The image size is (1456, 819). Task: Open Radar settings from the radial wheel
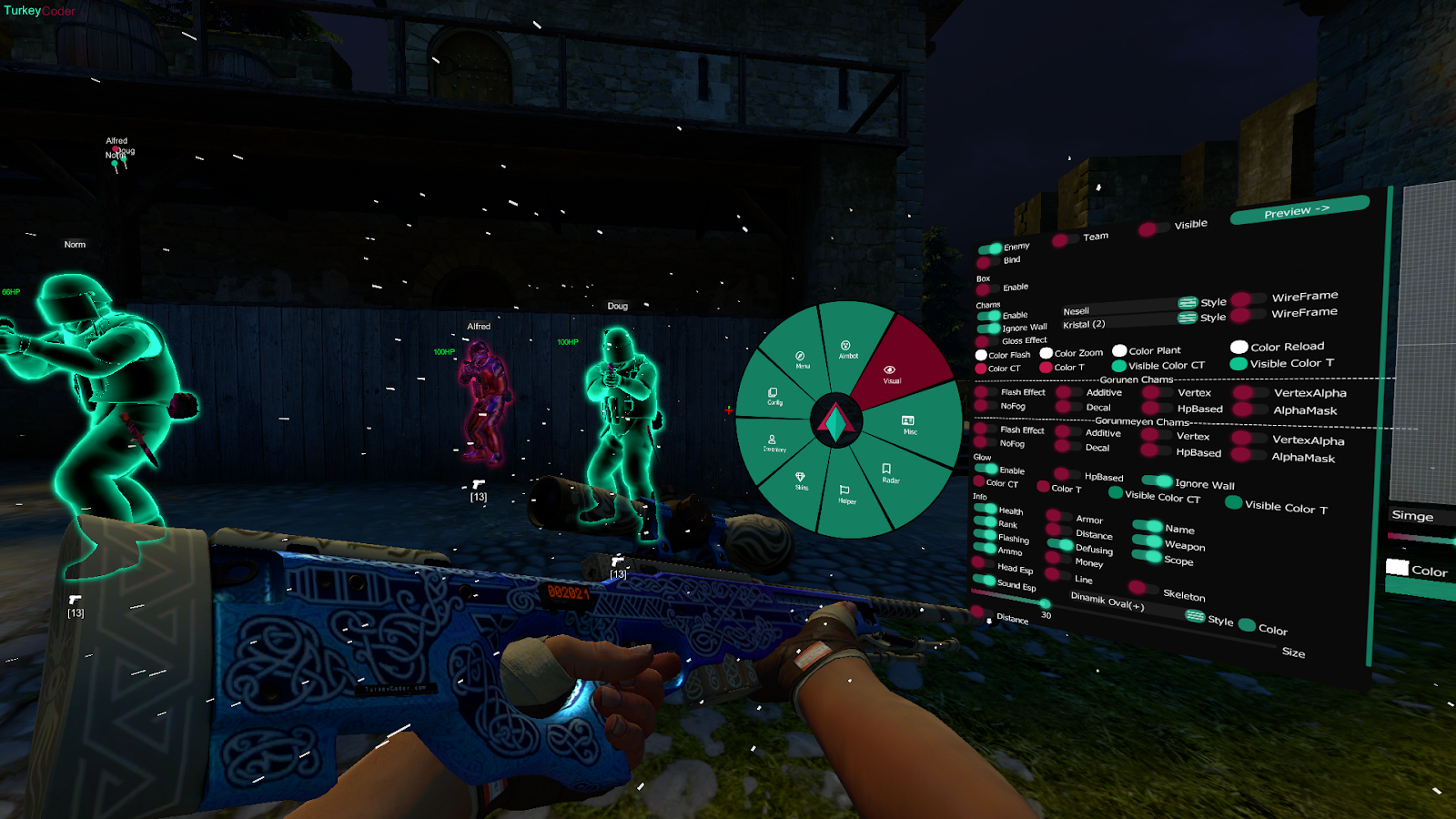point(889,475)
